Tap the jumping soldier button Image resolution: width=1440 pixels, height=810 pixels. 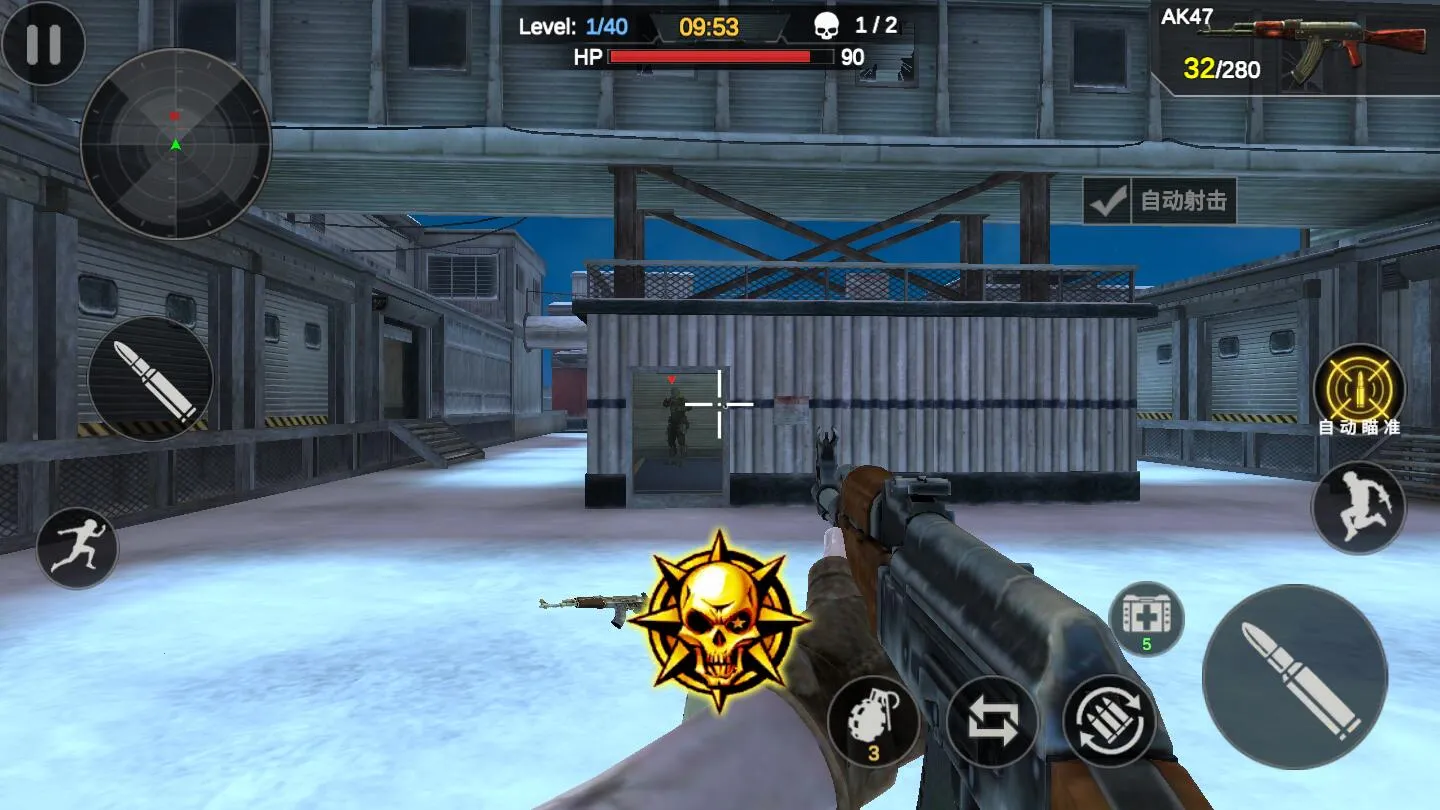(1358, 508)
